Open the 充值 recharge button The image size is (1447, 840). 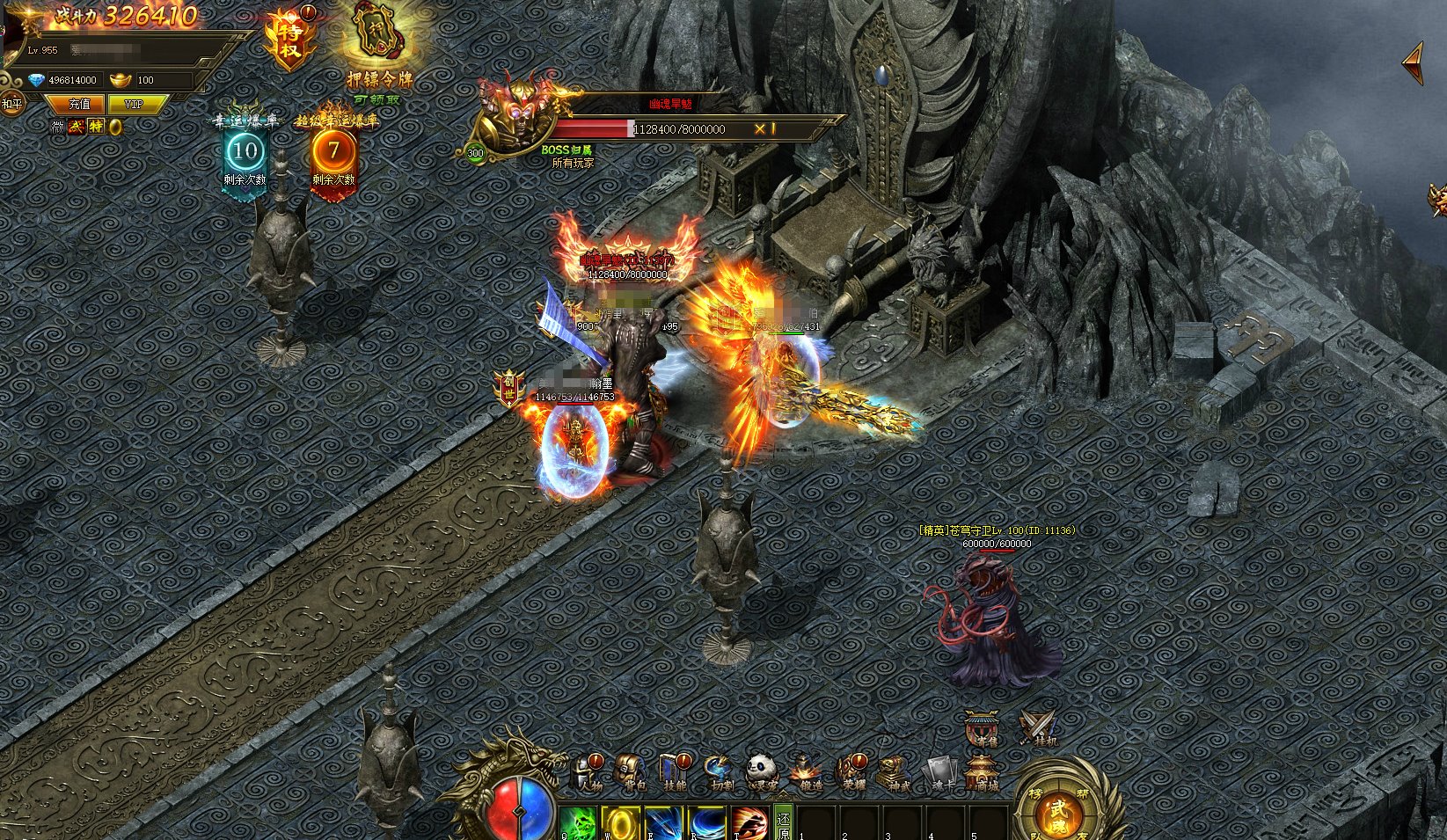pos(80,104)
